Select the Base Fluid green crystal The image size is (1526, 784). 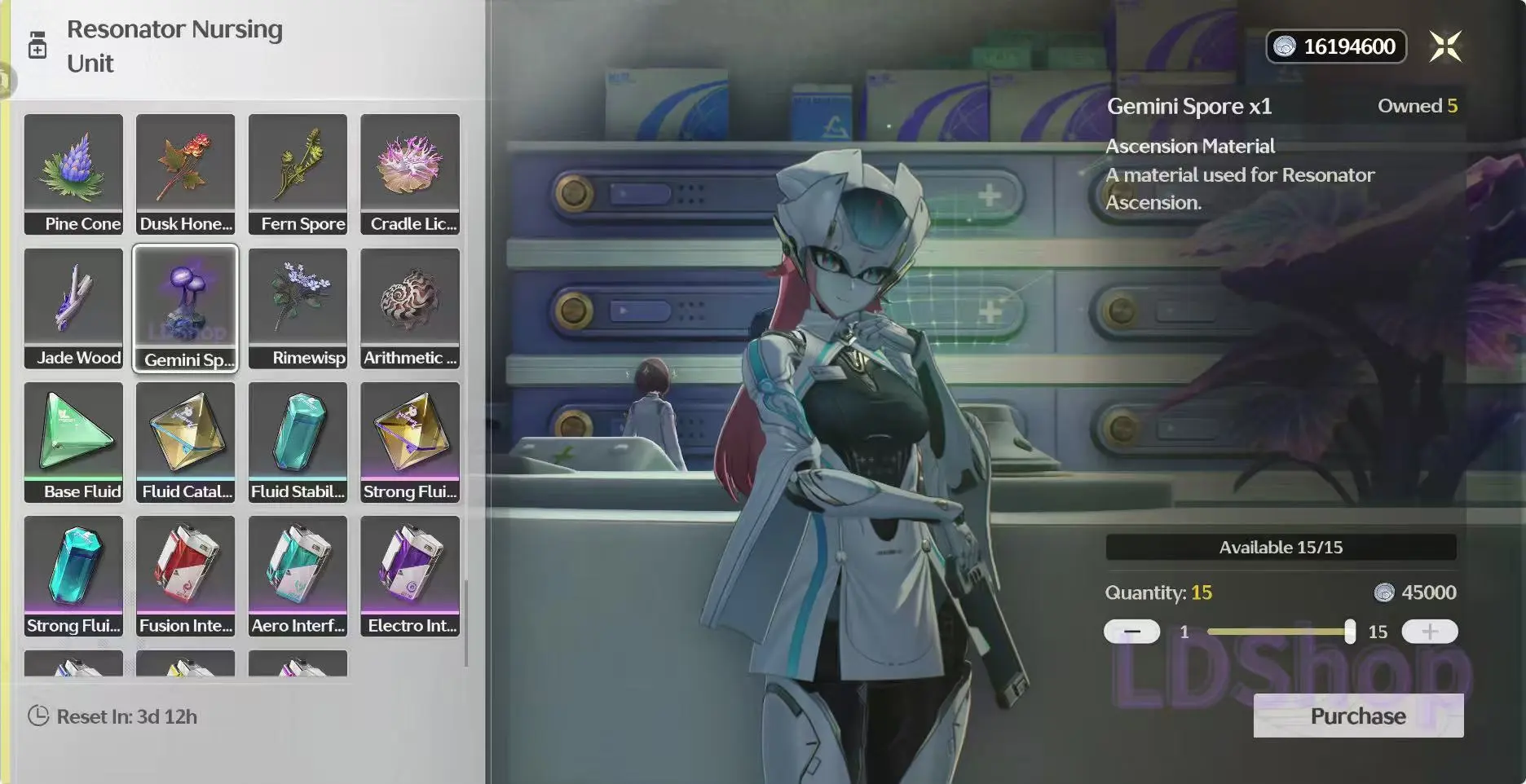[x=73, y=441]
